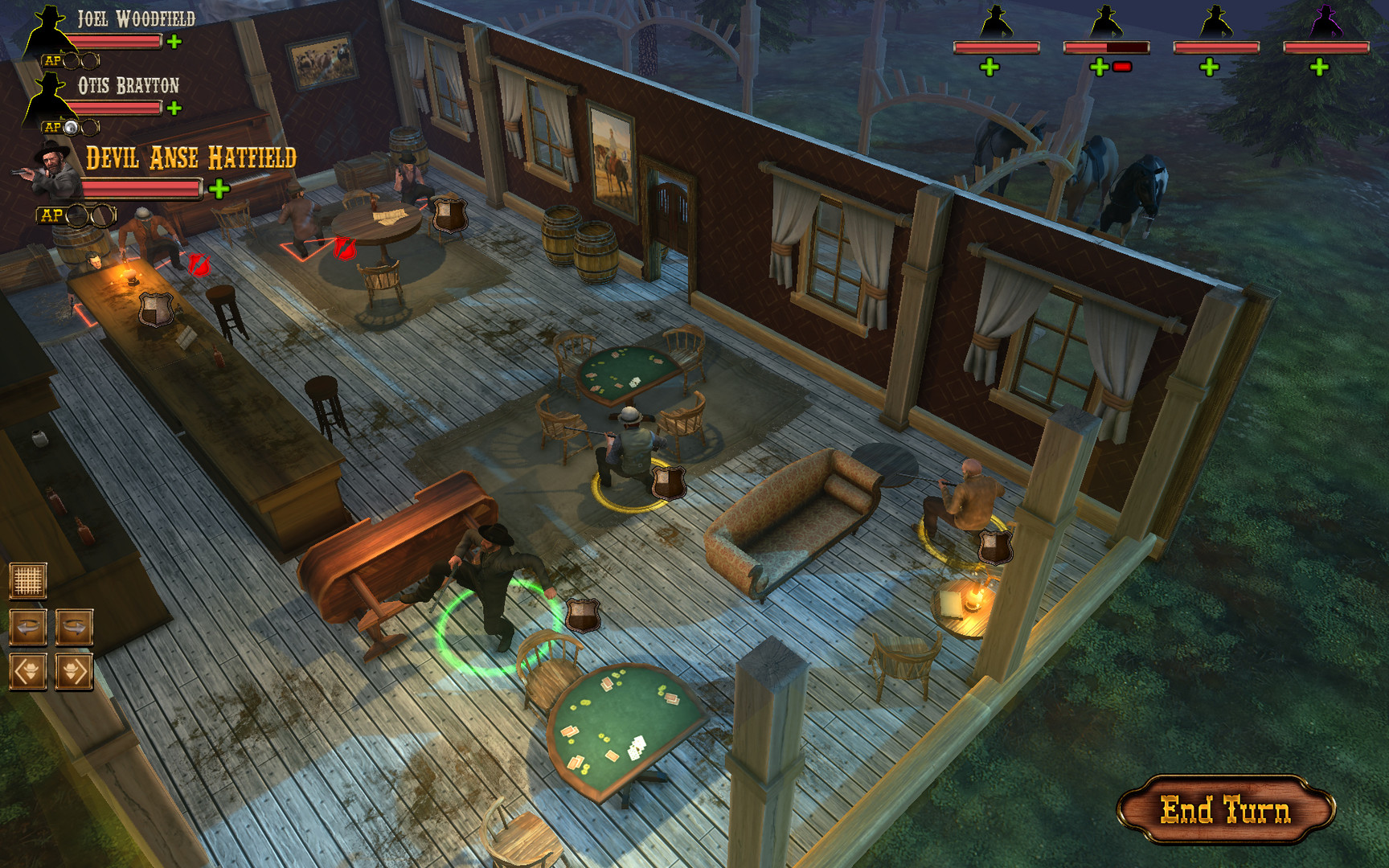The image size is (1389, 868).
Task: Select the previous character with the cowboy-hat arrow icon
Action: point(28,671)
